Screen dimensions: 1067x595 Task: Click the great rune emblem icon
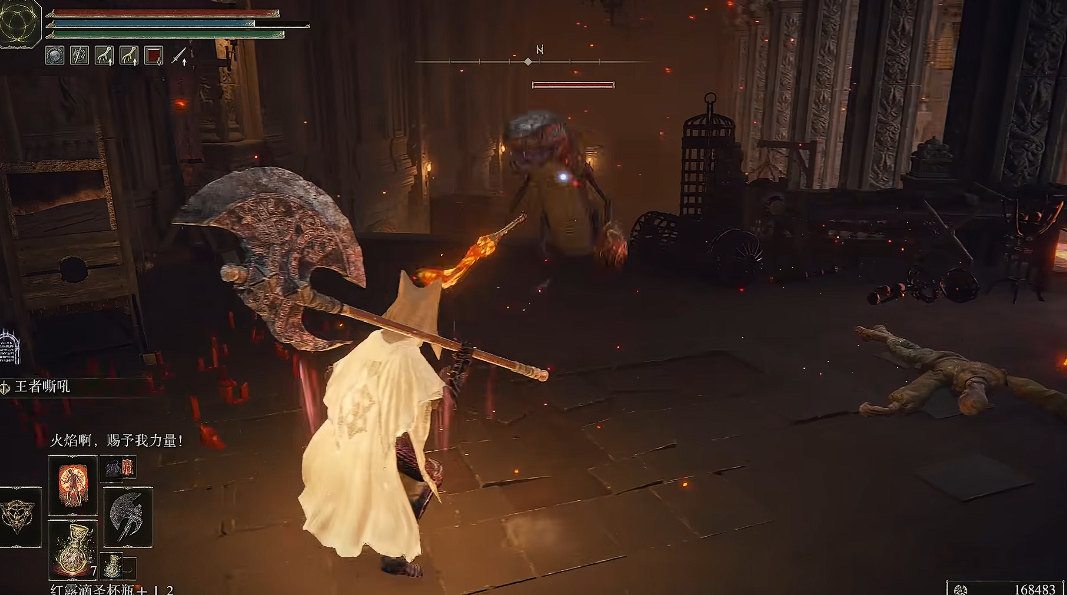[x=19, y=24]
